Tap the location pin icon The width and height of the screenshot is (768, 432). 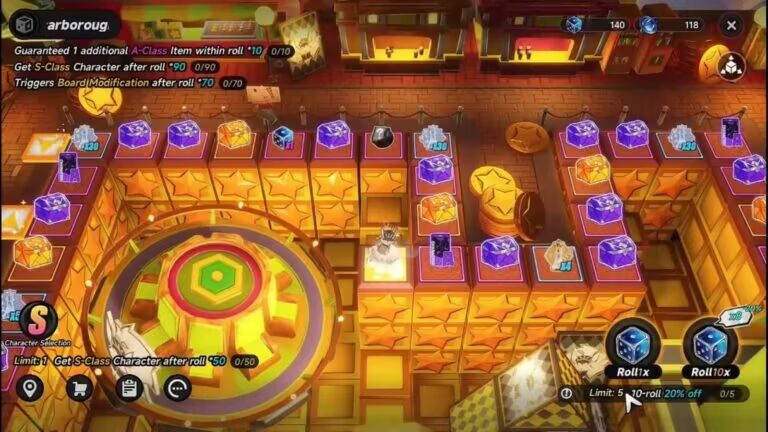29,388
